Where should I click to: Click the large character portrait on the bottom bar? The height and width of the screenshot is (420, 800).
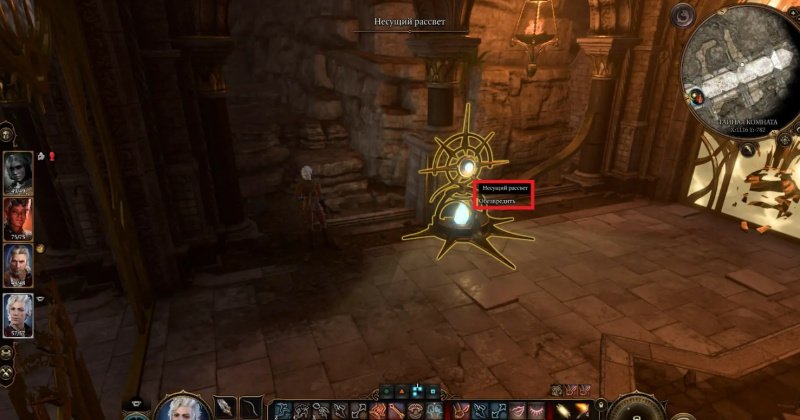click(182, 407)
